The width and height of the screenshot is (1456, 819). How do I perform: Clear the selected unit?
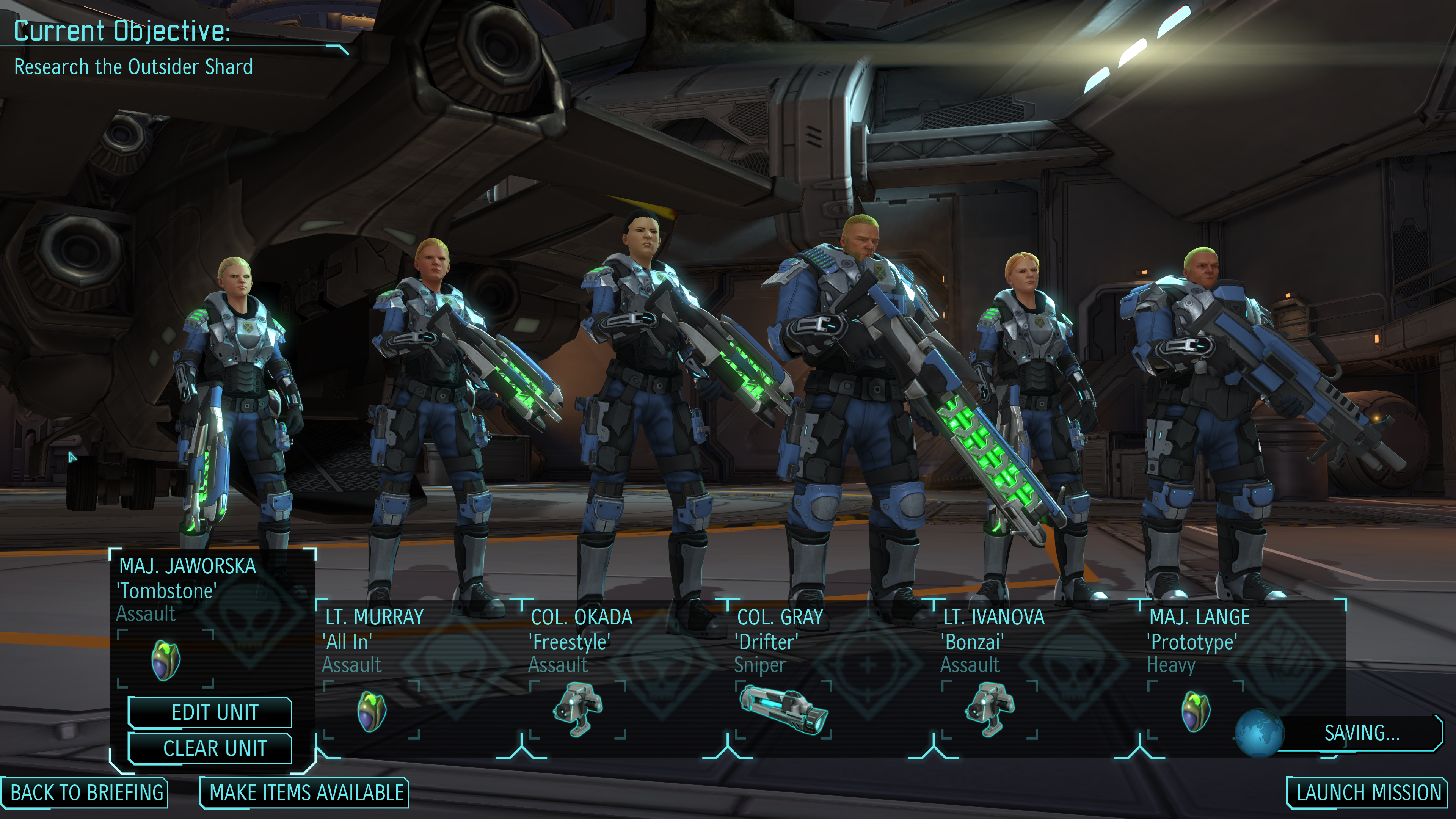click(x=214, y=748)
